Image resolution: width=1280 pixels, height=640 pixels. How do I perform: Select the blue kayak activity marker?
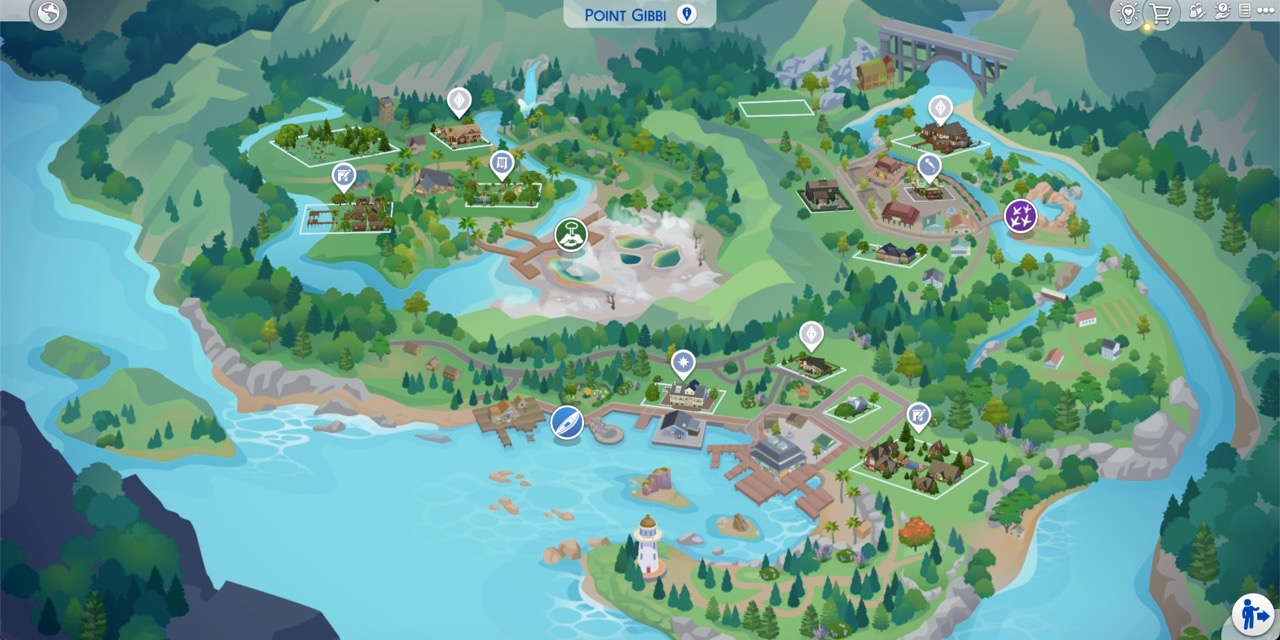(x=567, y=422)
